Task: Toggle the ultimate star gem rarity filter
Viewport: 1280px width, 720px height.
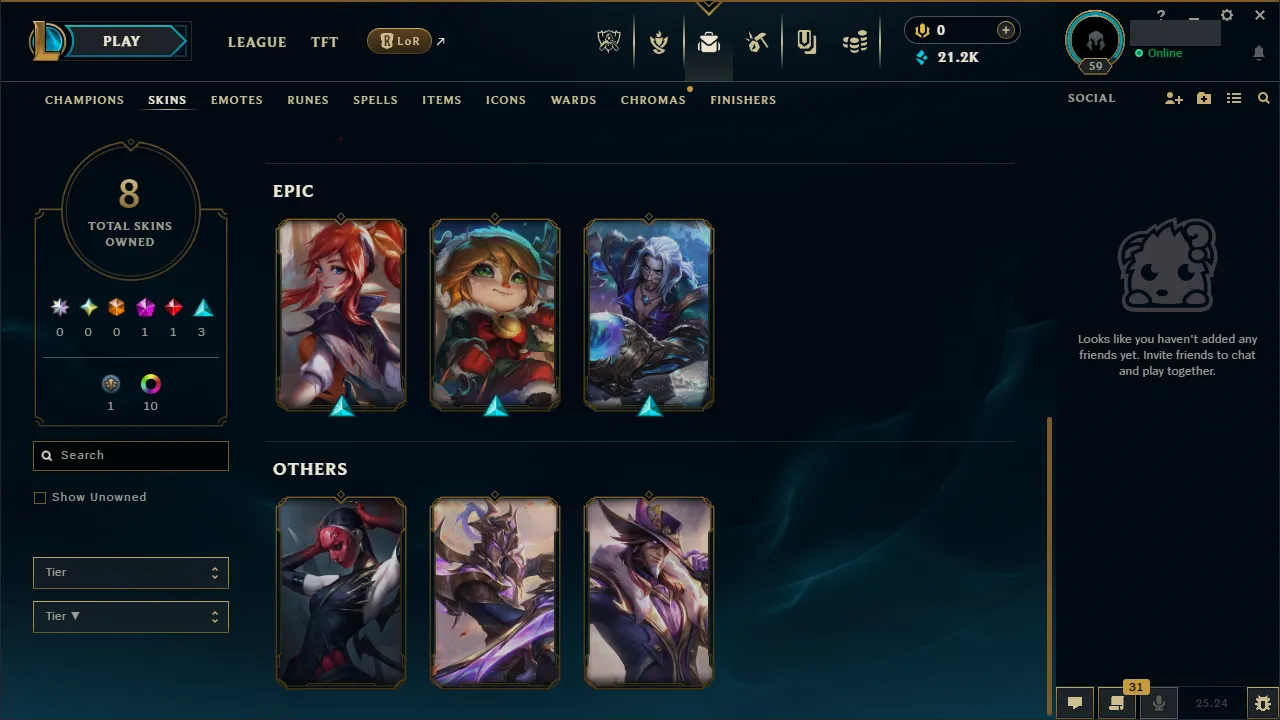Action: click(x=59, y=307)
